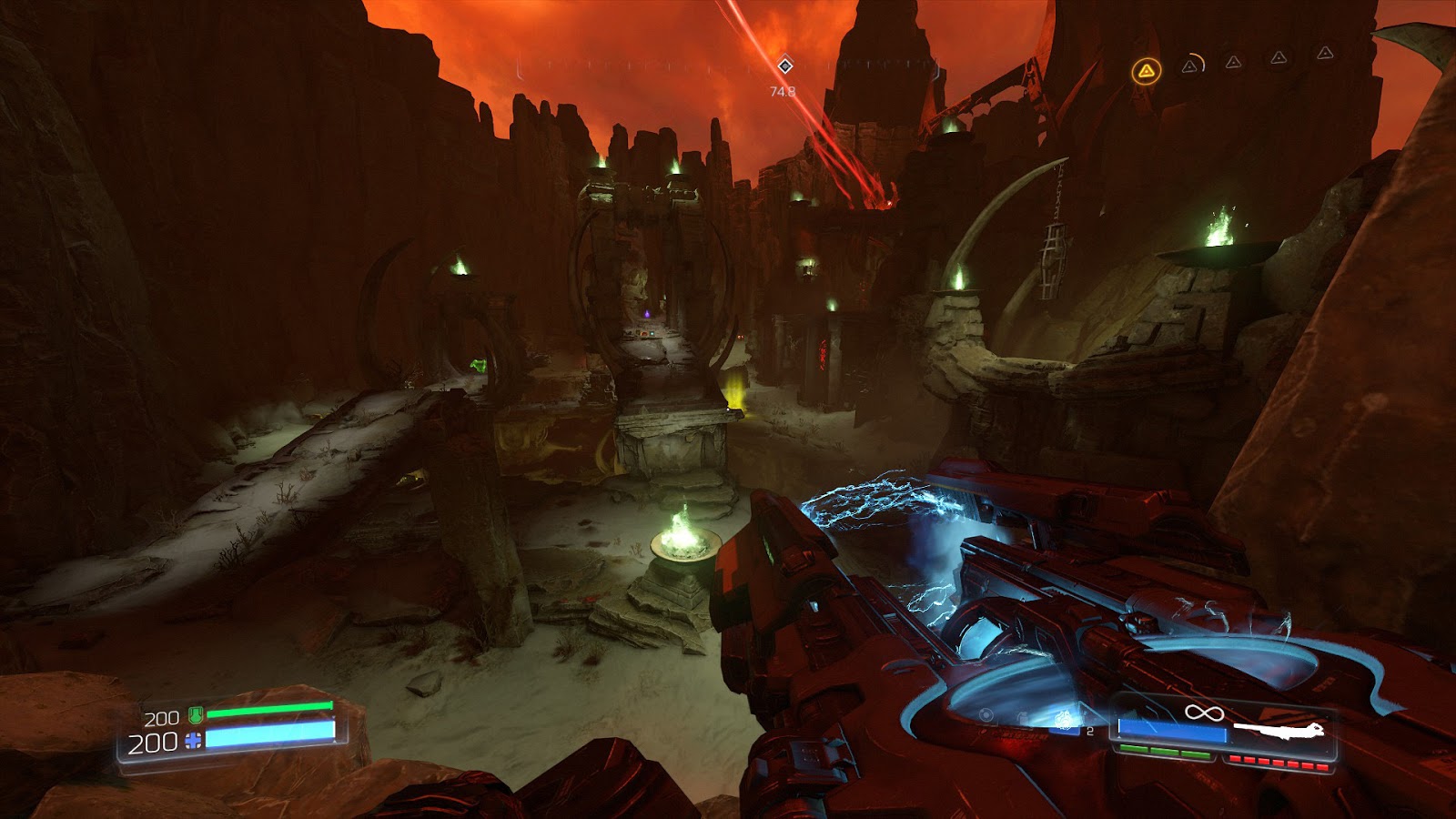
Task: Select the highlighted orange triangle equipment icon
Action: pyautogui.click(x=1147, y=71)
